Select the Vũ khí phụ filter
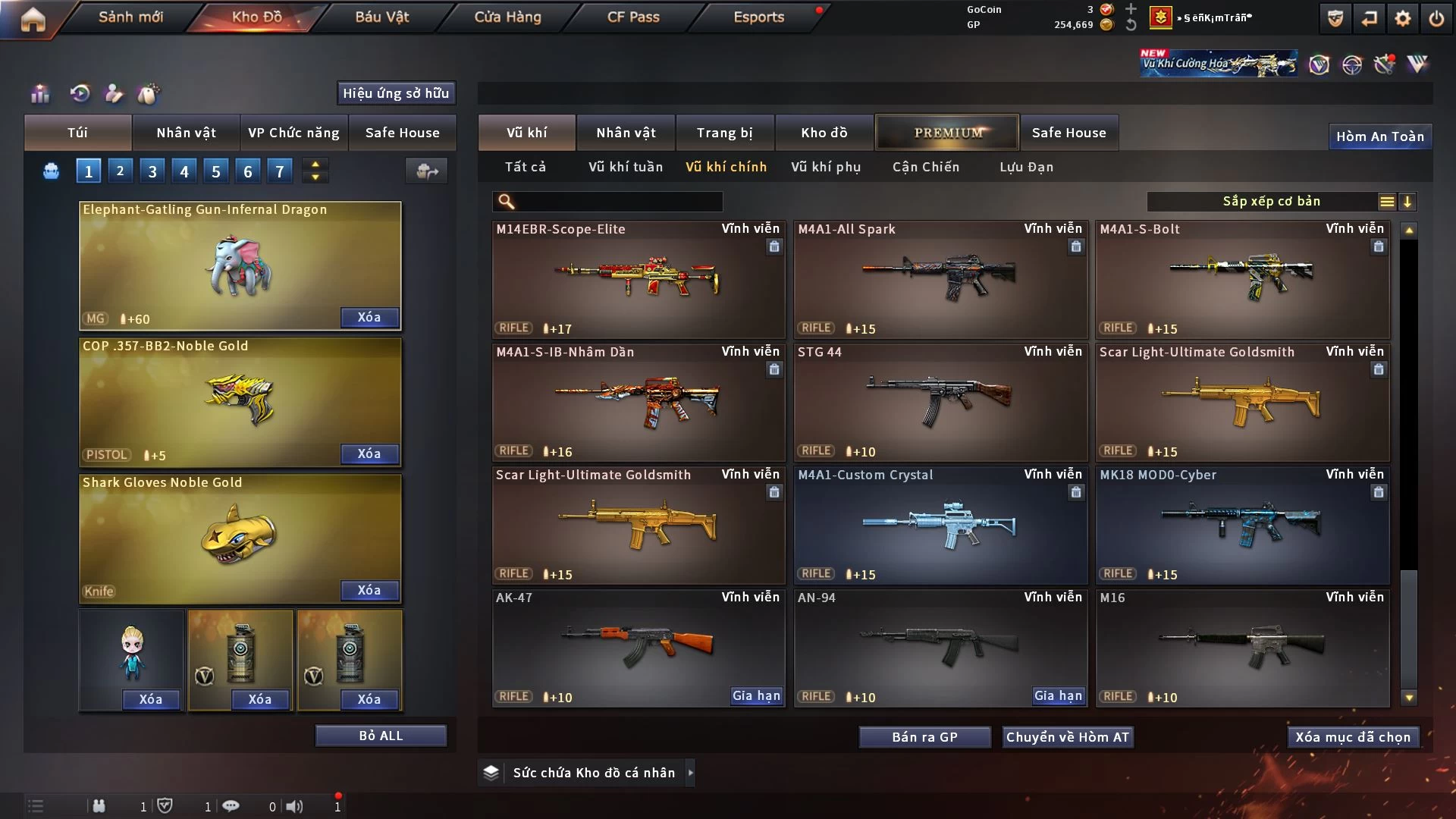The image size is (1456, 819). (x=826, y=167)
